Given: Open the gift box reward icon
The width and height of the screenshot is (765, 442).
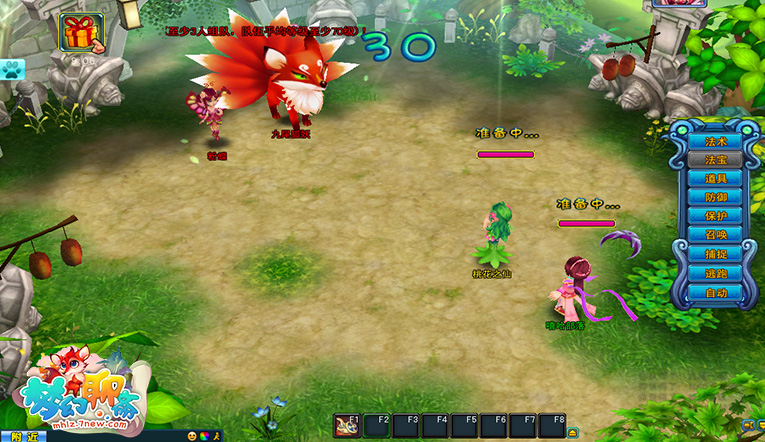Looking at the screenshot, I should tap(76, 33).
